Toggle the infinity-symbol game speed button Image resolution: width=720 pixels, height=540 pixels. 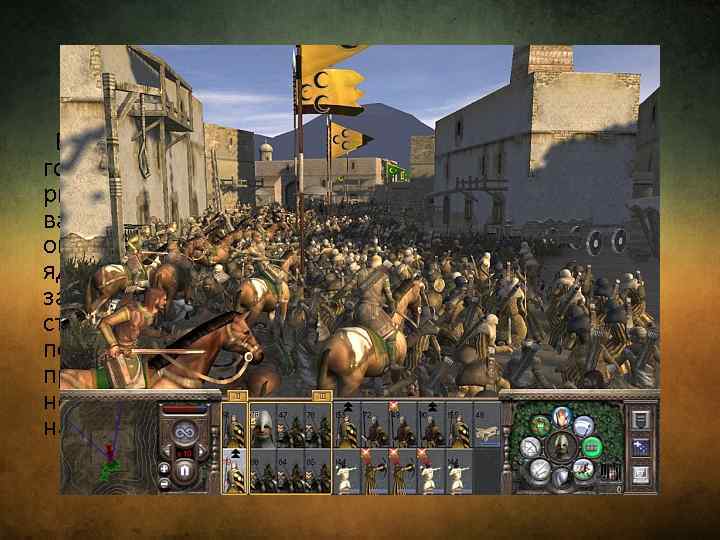pos(183,432)
